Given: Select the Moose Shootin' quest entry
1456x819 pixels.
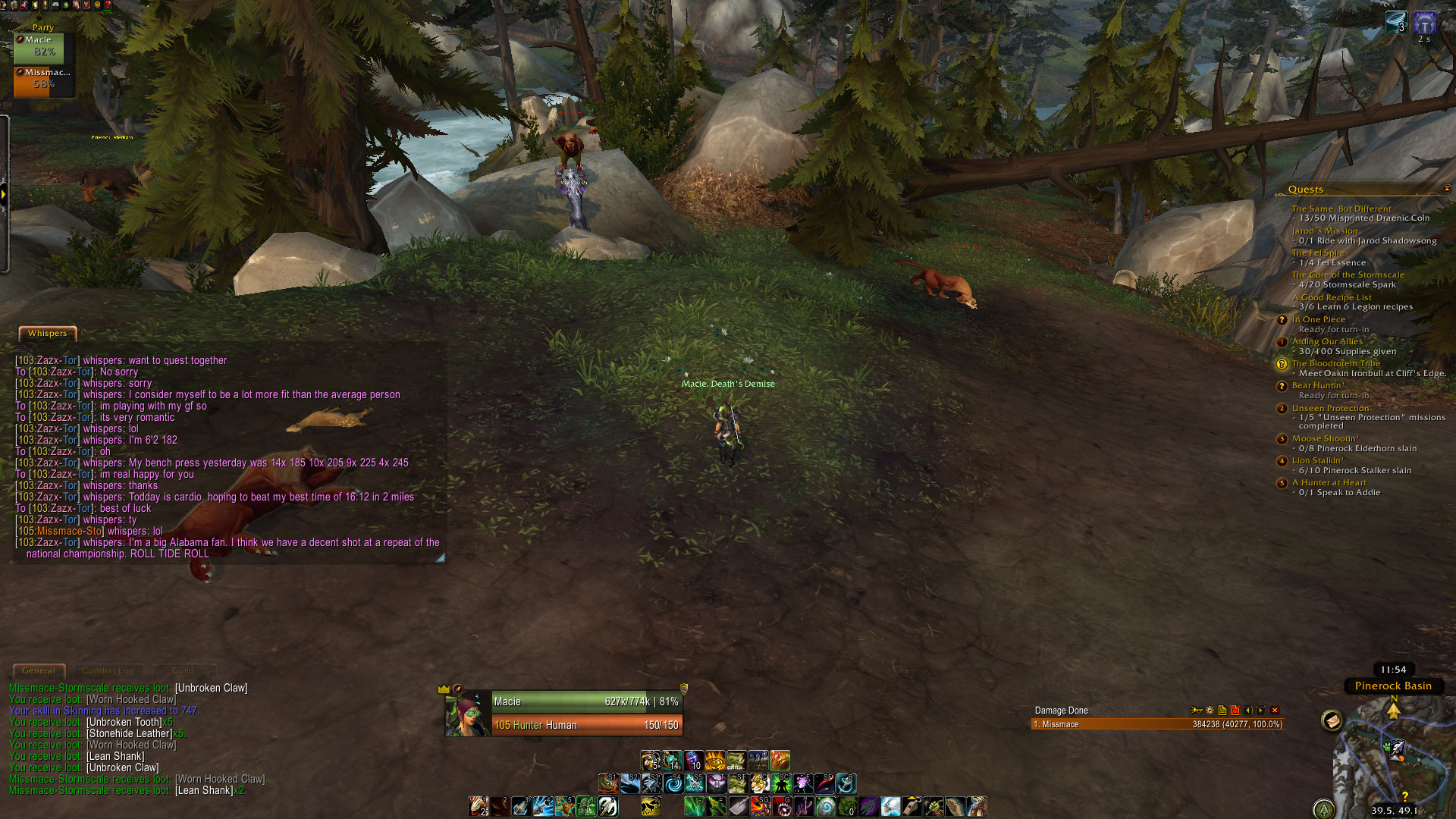Looking at the screenshot, I should (x=1325, y=439).
